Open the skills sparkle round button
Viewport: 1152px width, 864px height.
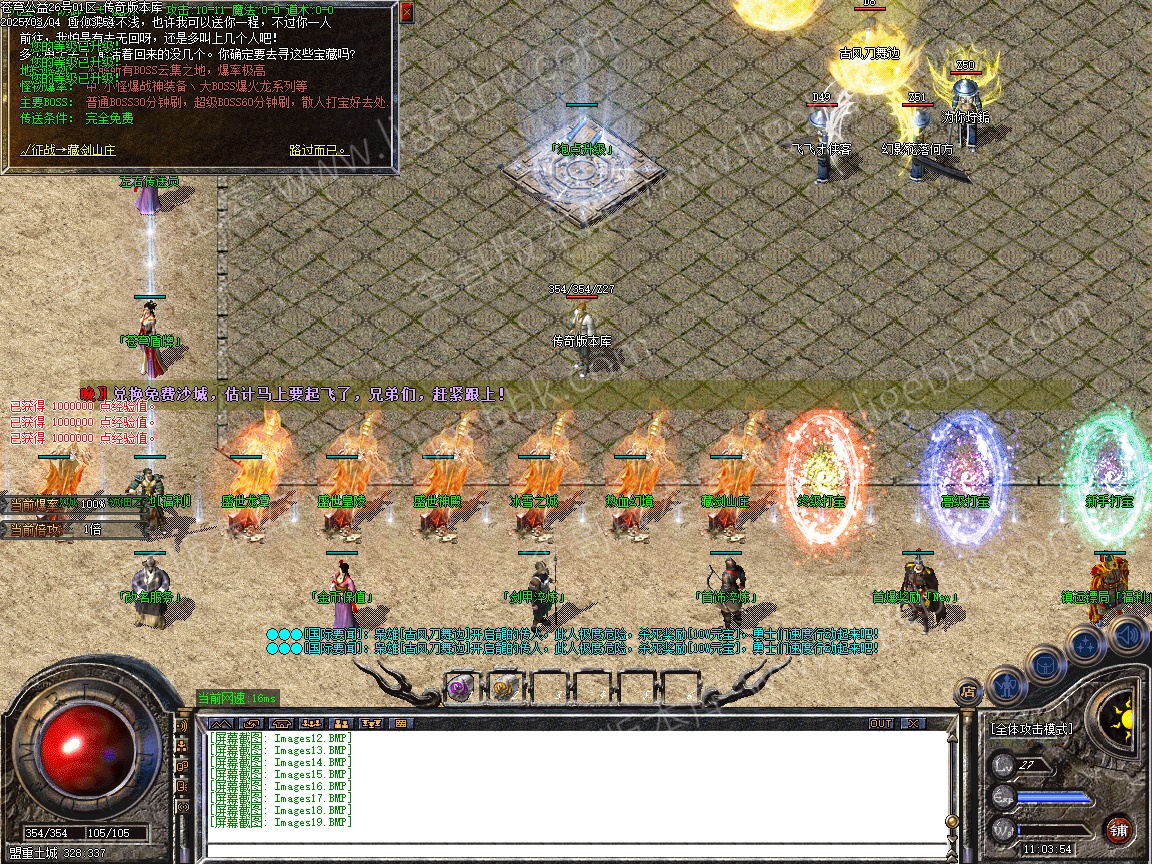tap(1086, 644)
